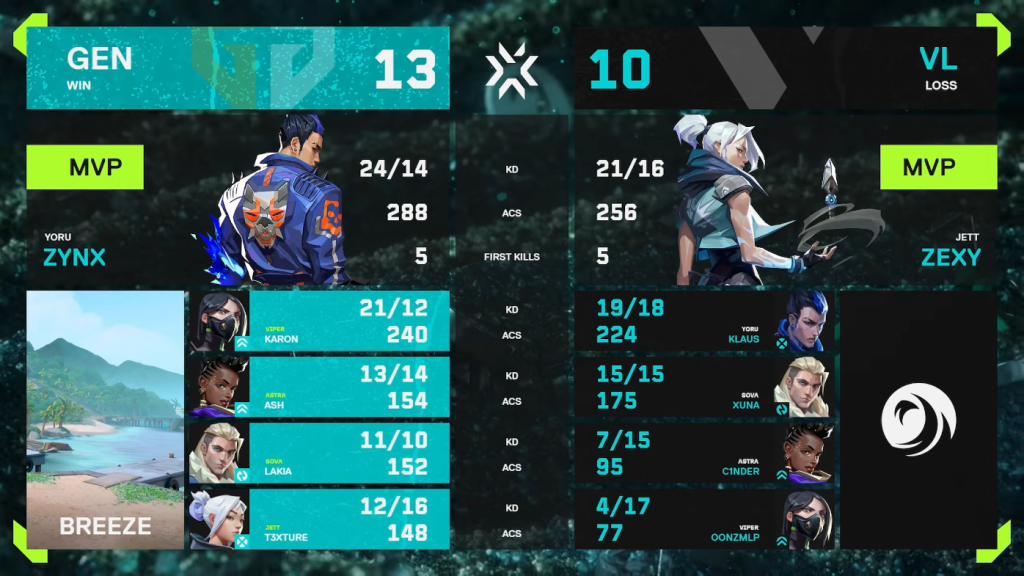Select OONZMLP's Viper player row
Screen dimensions: 1024x576
point(705,519)
